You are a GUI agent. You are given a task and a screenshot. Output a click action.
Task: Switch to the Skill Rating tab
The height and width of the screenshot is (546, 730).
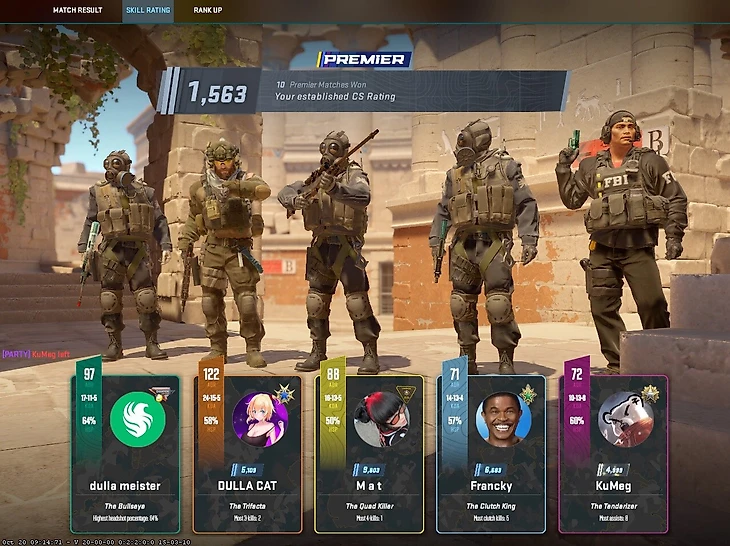pyautogui.click(x=148, y=11)
